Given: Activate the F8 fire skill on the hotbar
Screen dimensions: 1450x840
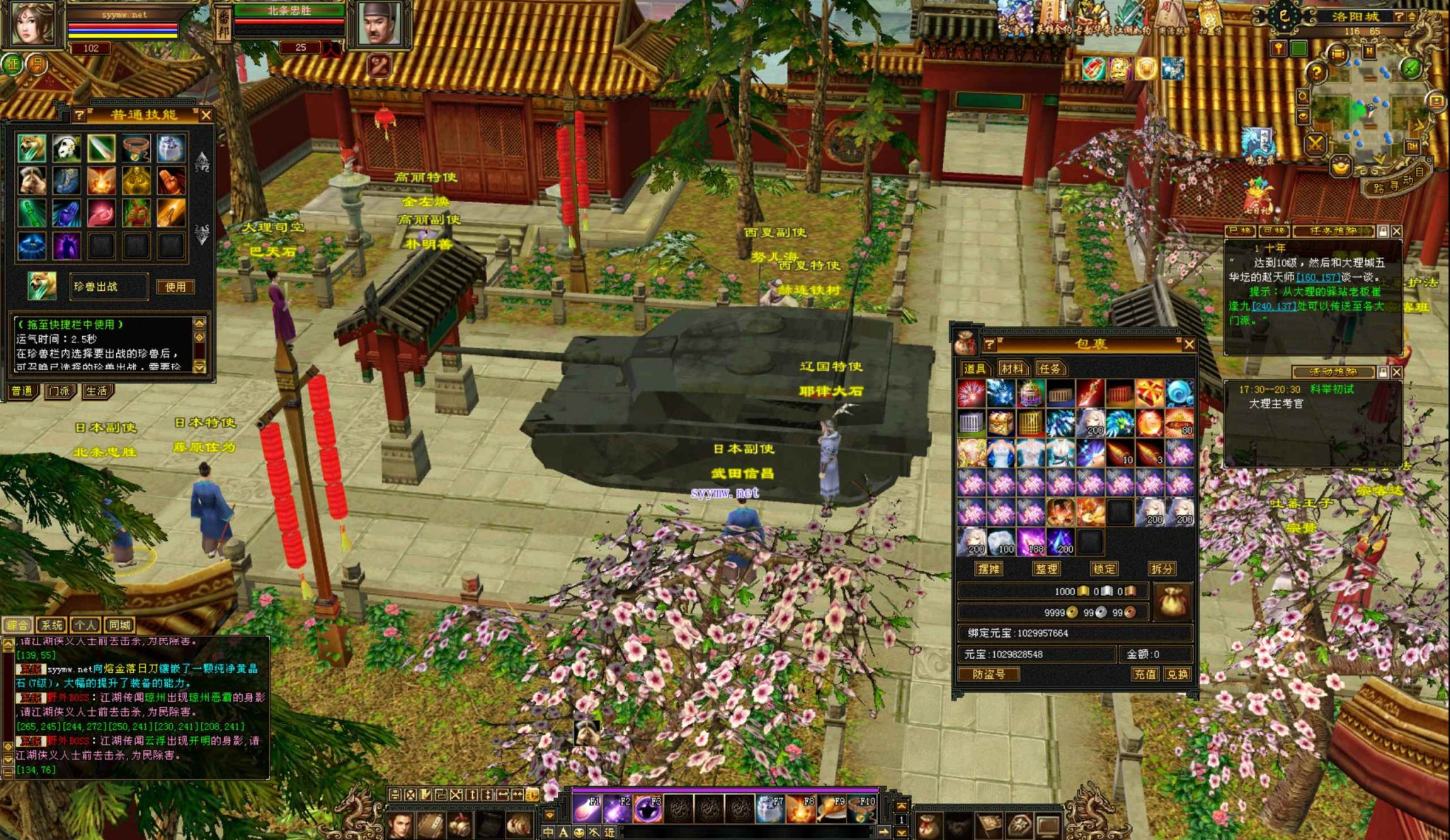Looking at the screenshot, I should [800, 809].
